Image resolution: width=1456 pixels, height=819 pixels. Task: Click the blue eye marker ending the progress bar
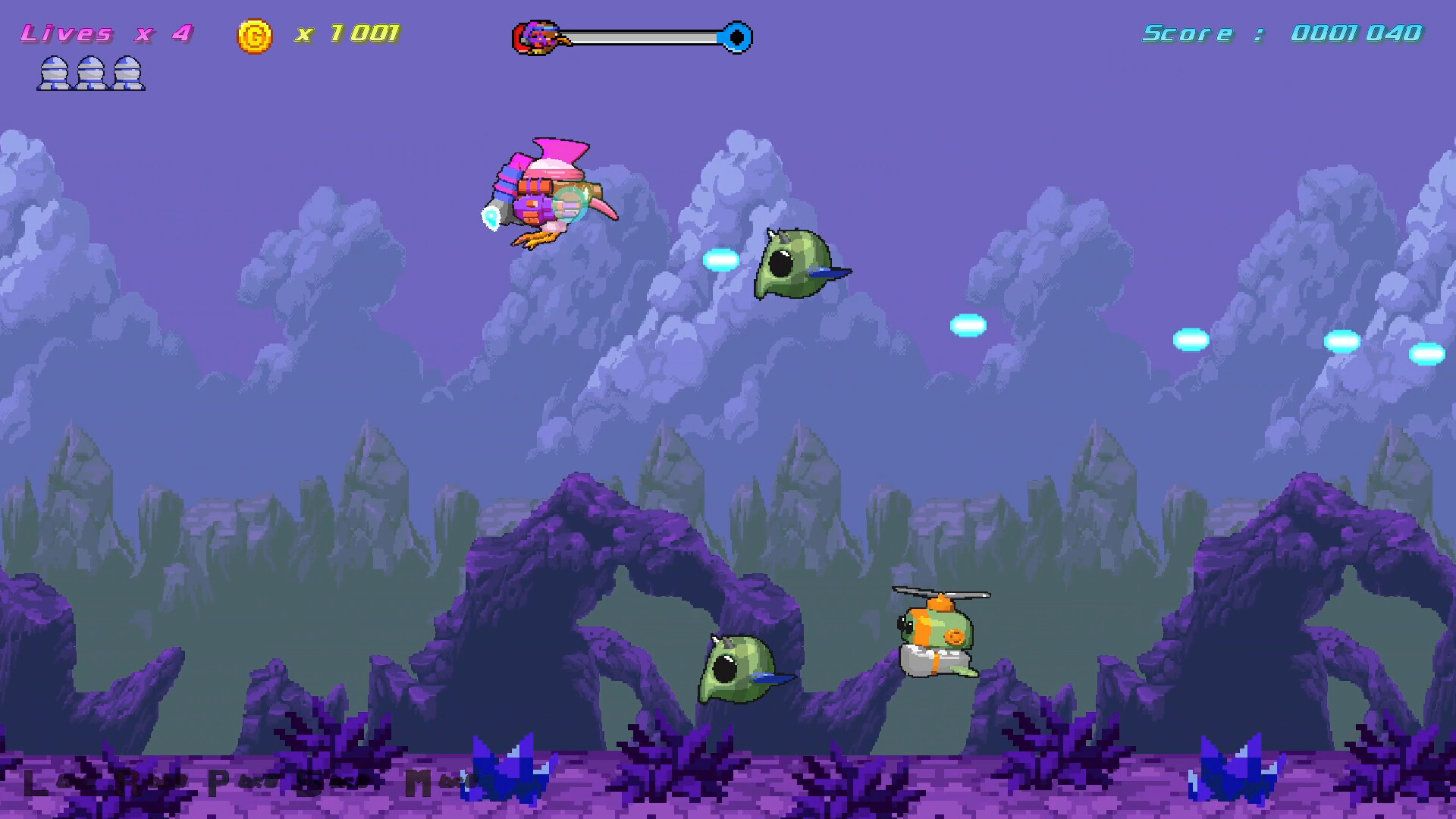point(734,36)
